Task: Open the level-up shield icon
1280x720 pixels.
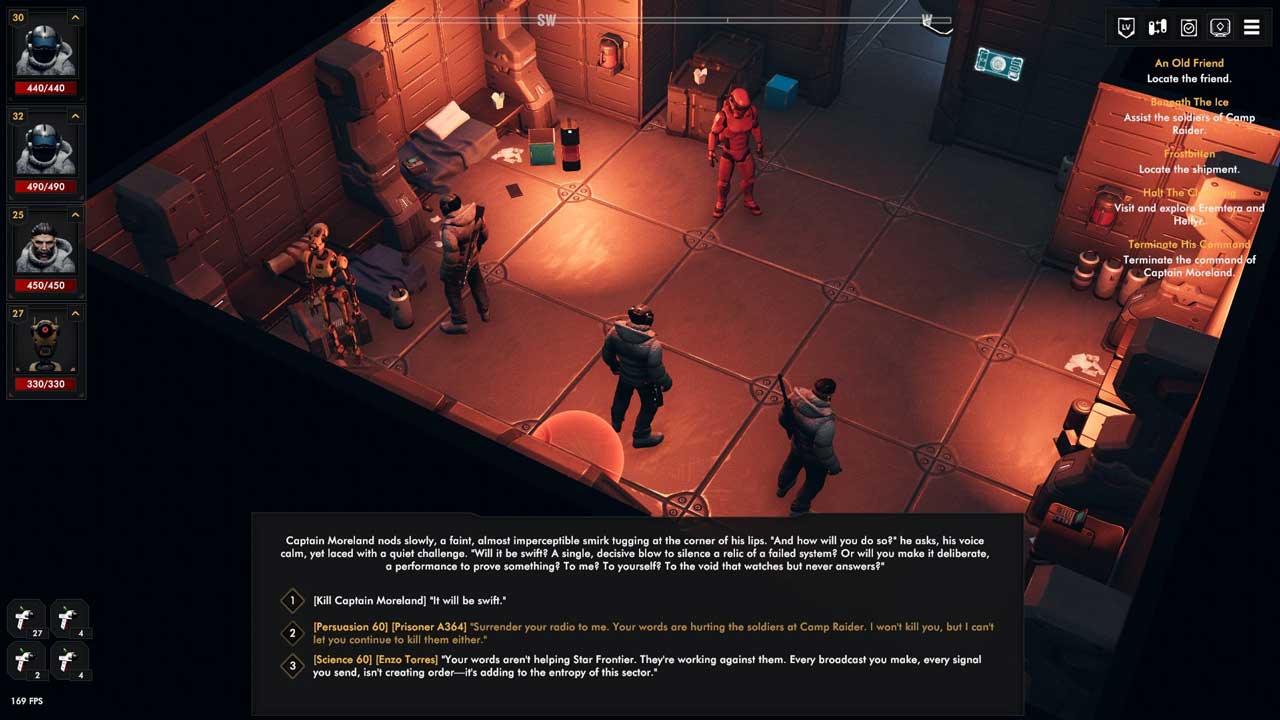Action: (1126, 28)
